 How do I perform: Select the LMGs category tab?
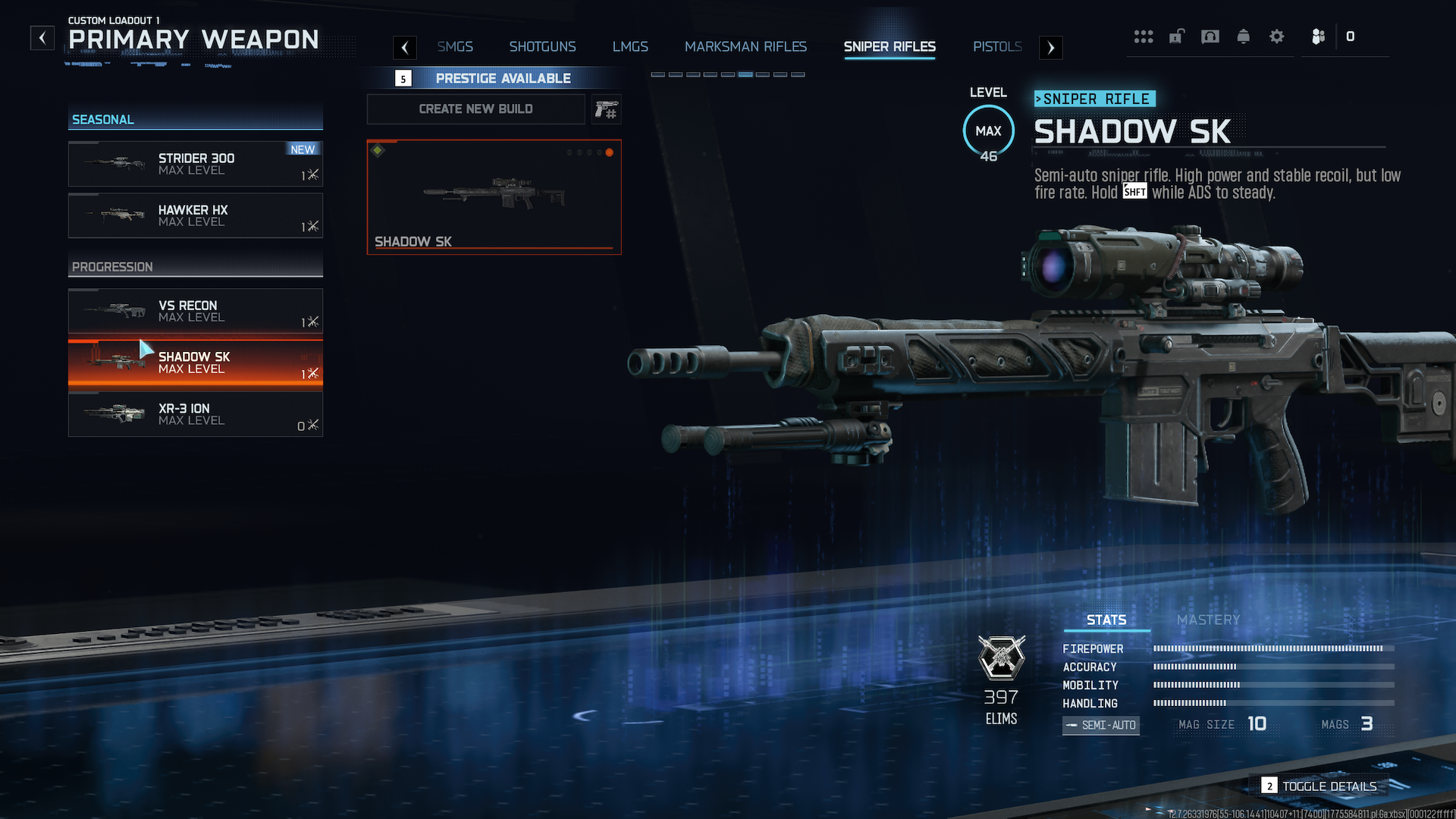point(630,47)
